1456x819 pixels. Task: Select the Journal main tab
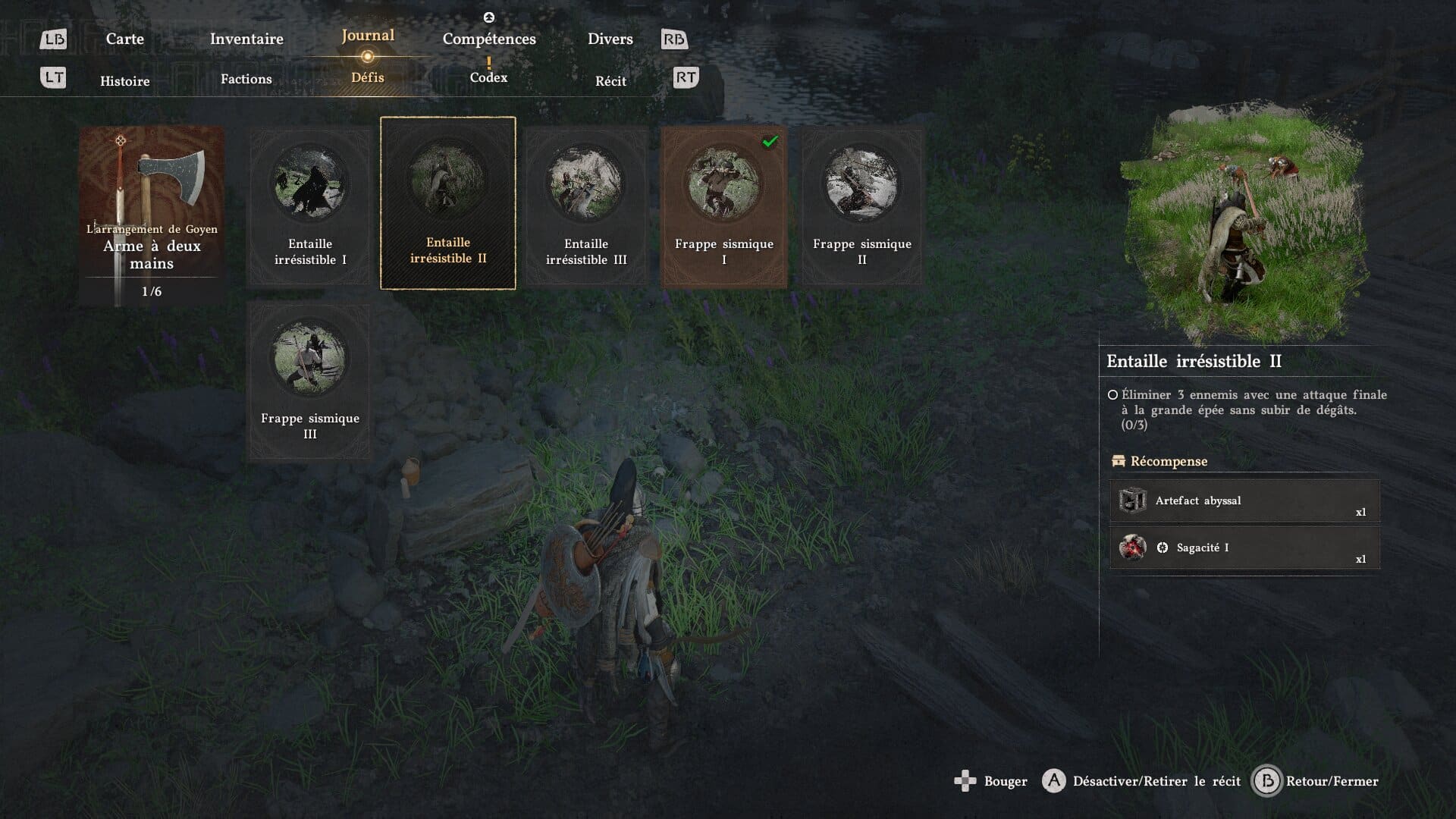368,36
